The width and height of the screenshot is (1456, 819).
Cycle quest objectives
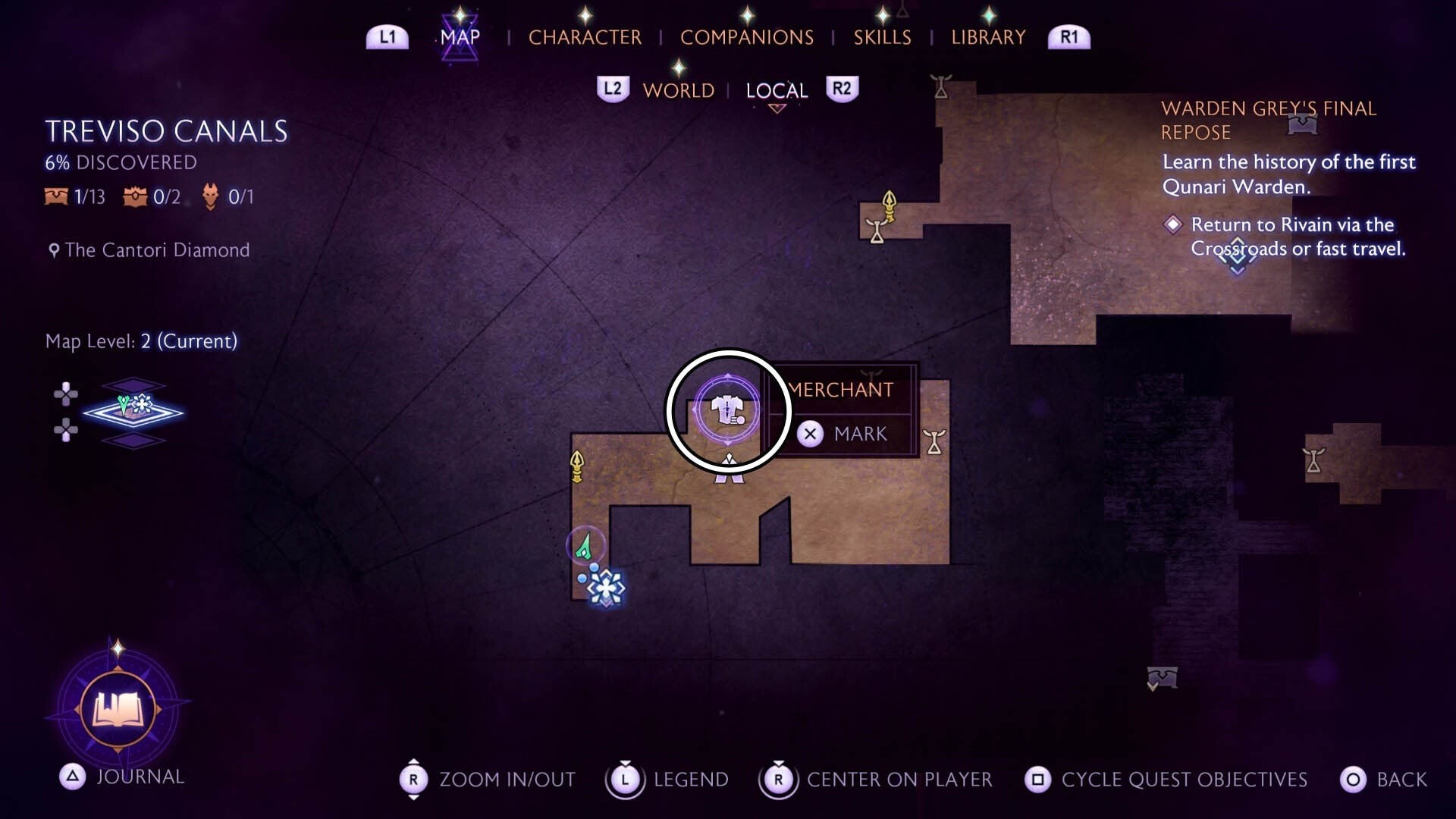click(x=1166, y=780)
